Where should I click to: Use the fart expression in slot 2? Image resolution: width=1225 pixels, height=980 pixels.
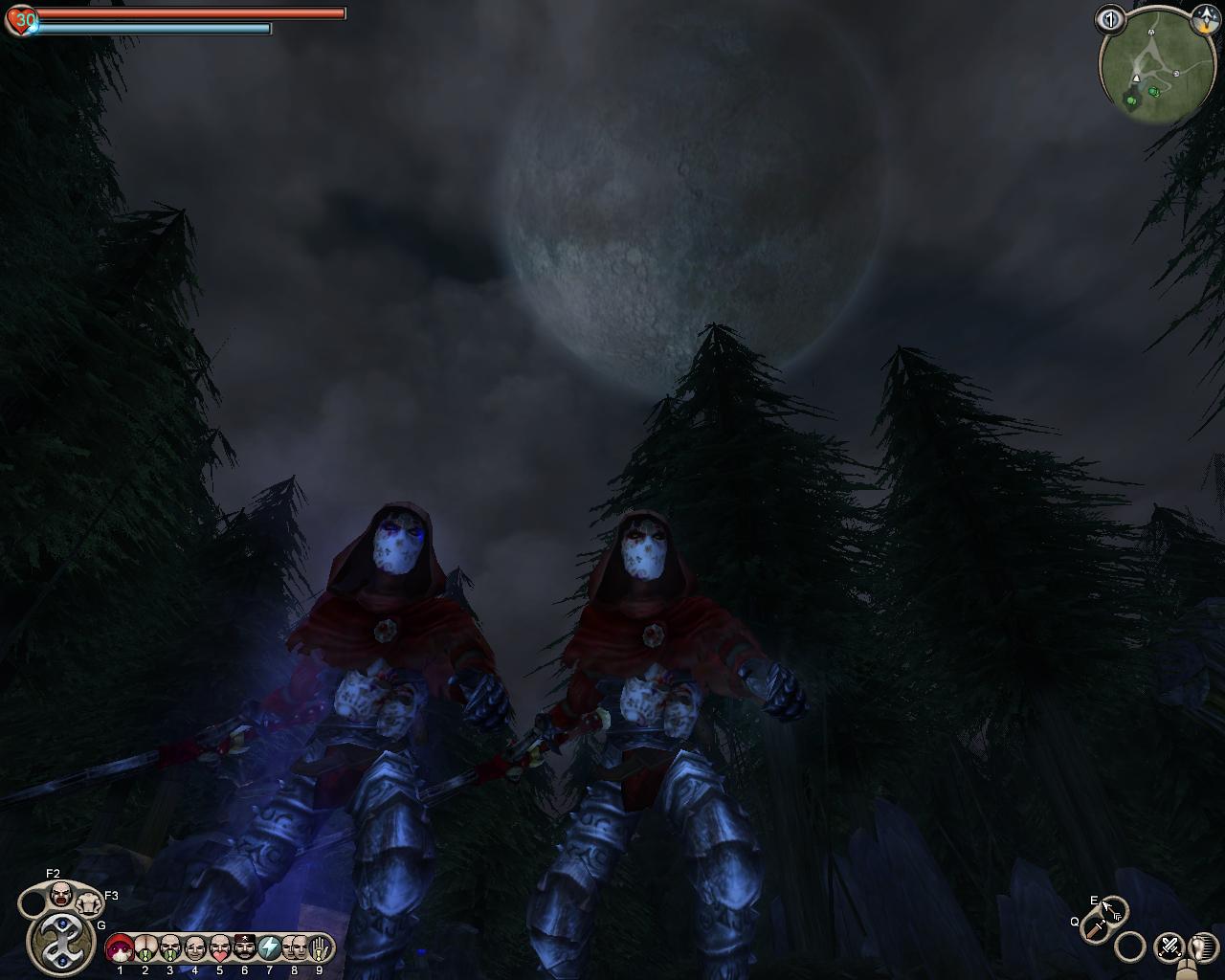[145, 948]
